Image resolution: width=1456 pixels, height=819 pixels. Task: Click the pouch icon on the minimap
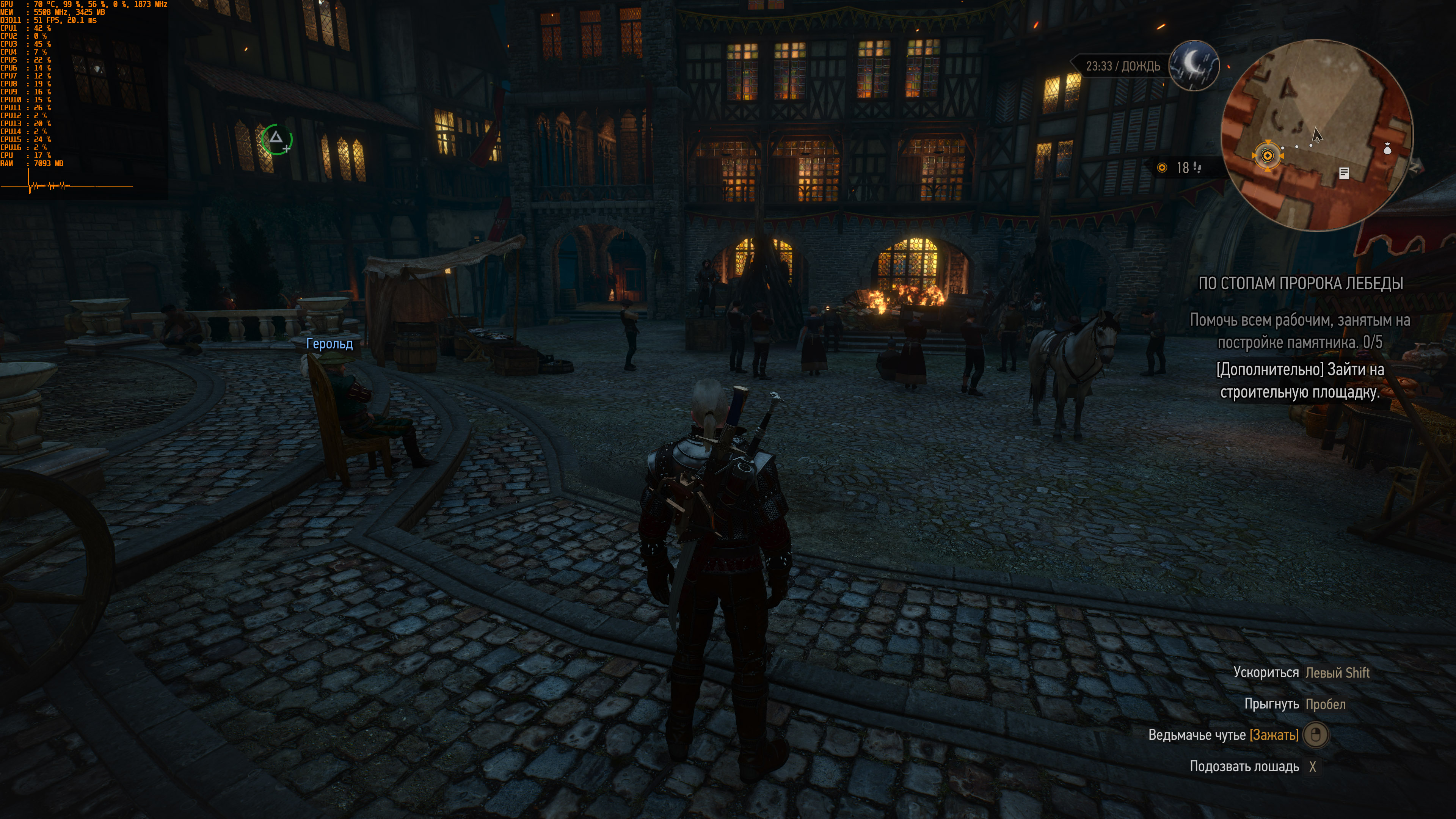[x=1387, y=149]
